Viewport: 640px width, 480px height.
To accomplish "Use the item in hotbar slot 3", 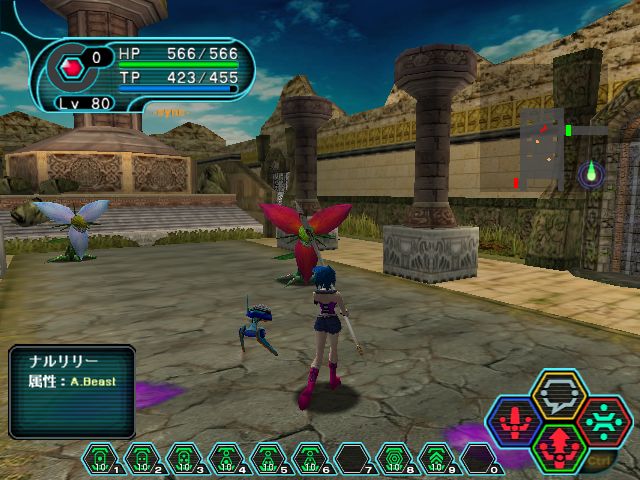I will (184, 458).
